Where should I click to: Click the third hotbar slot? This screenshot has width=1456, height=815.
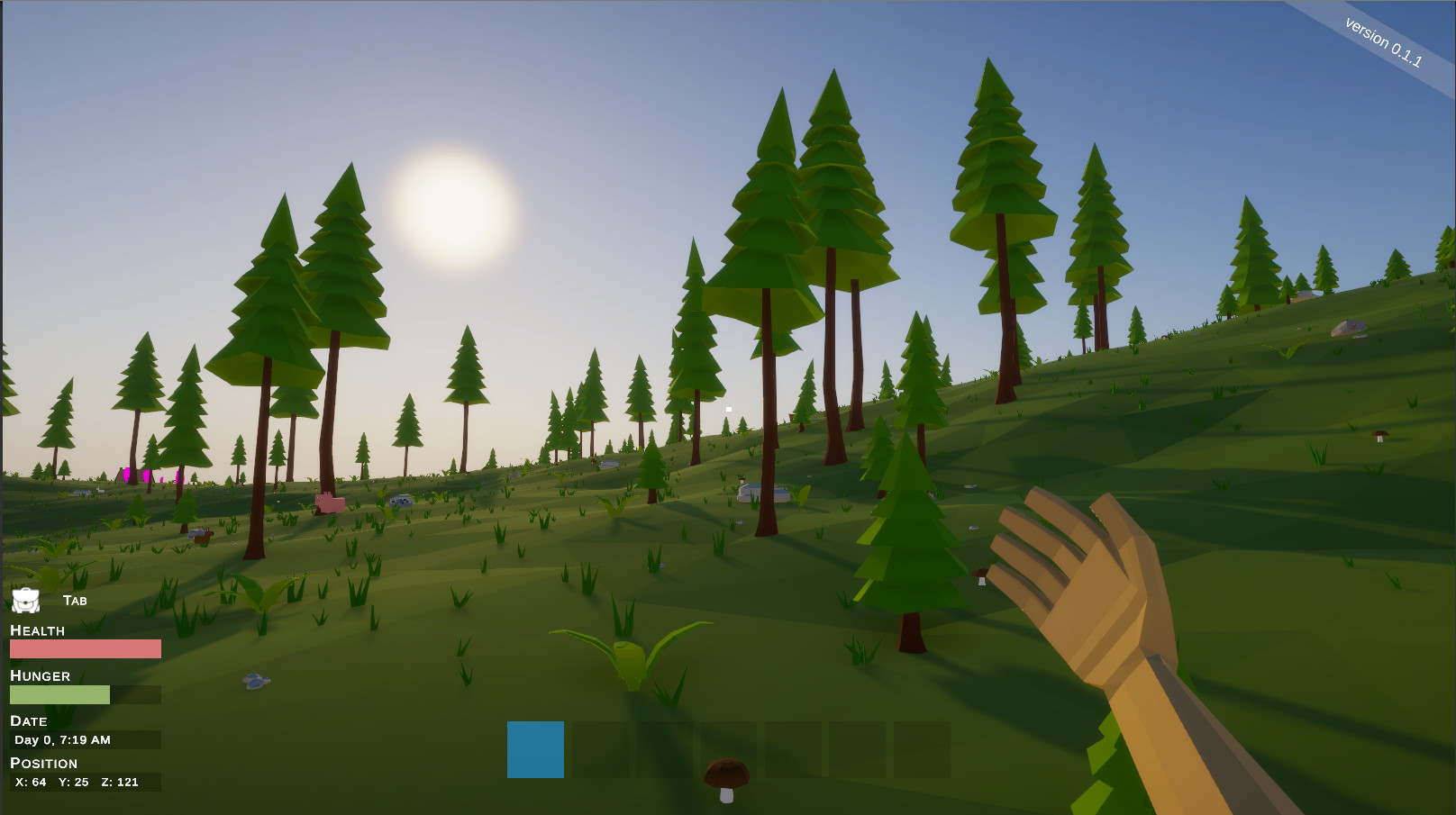click(x=664, y=750)
